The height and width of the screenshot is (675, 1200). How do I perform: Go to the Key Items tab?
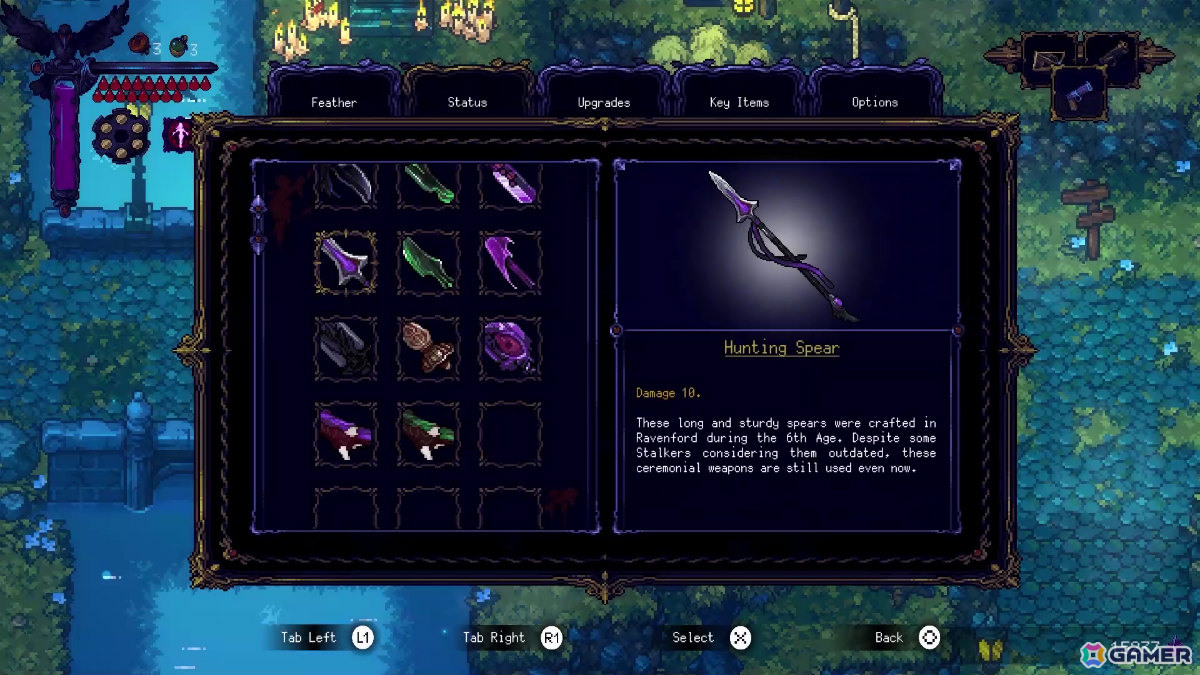click(x=739, y=102)
